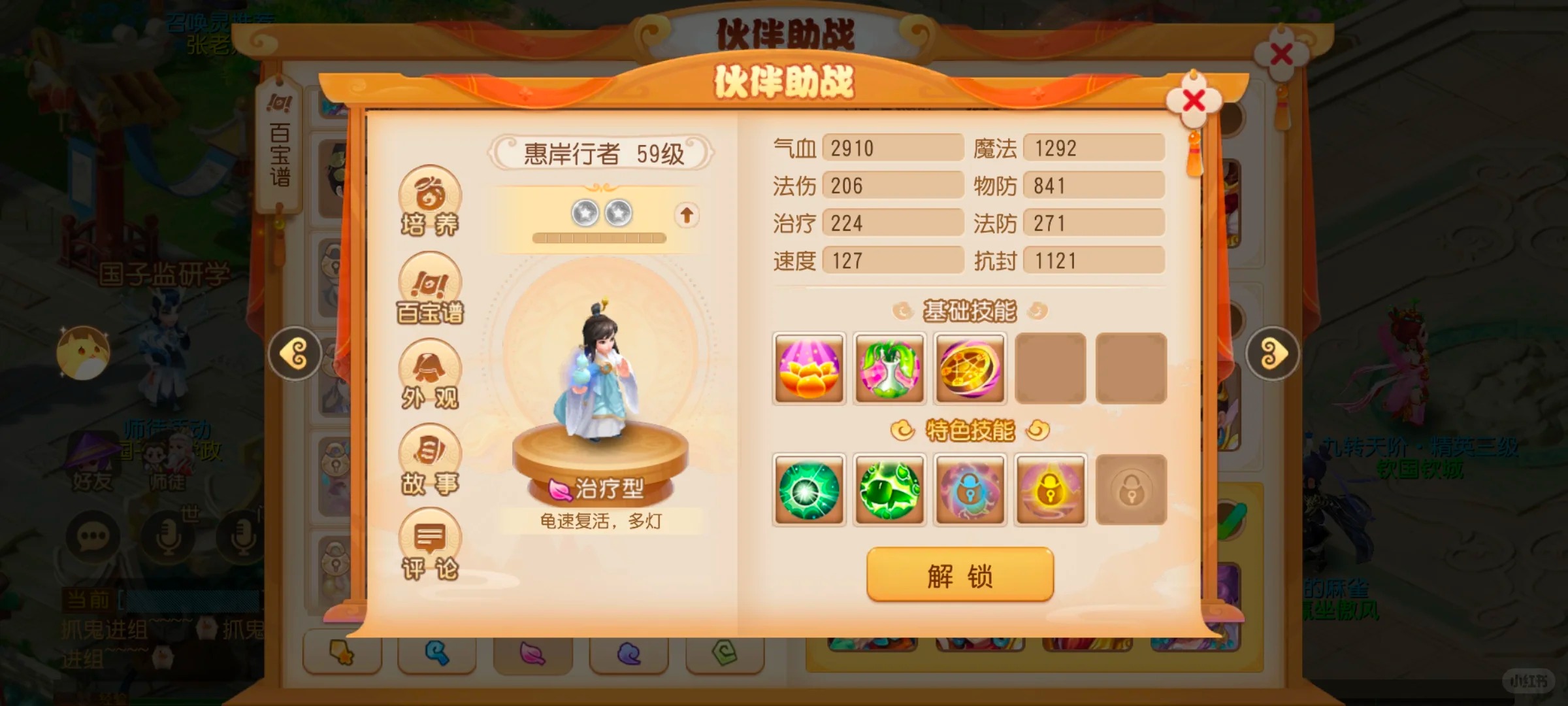
Task: Open the 百宝谱 round button
Action: 430,289
